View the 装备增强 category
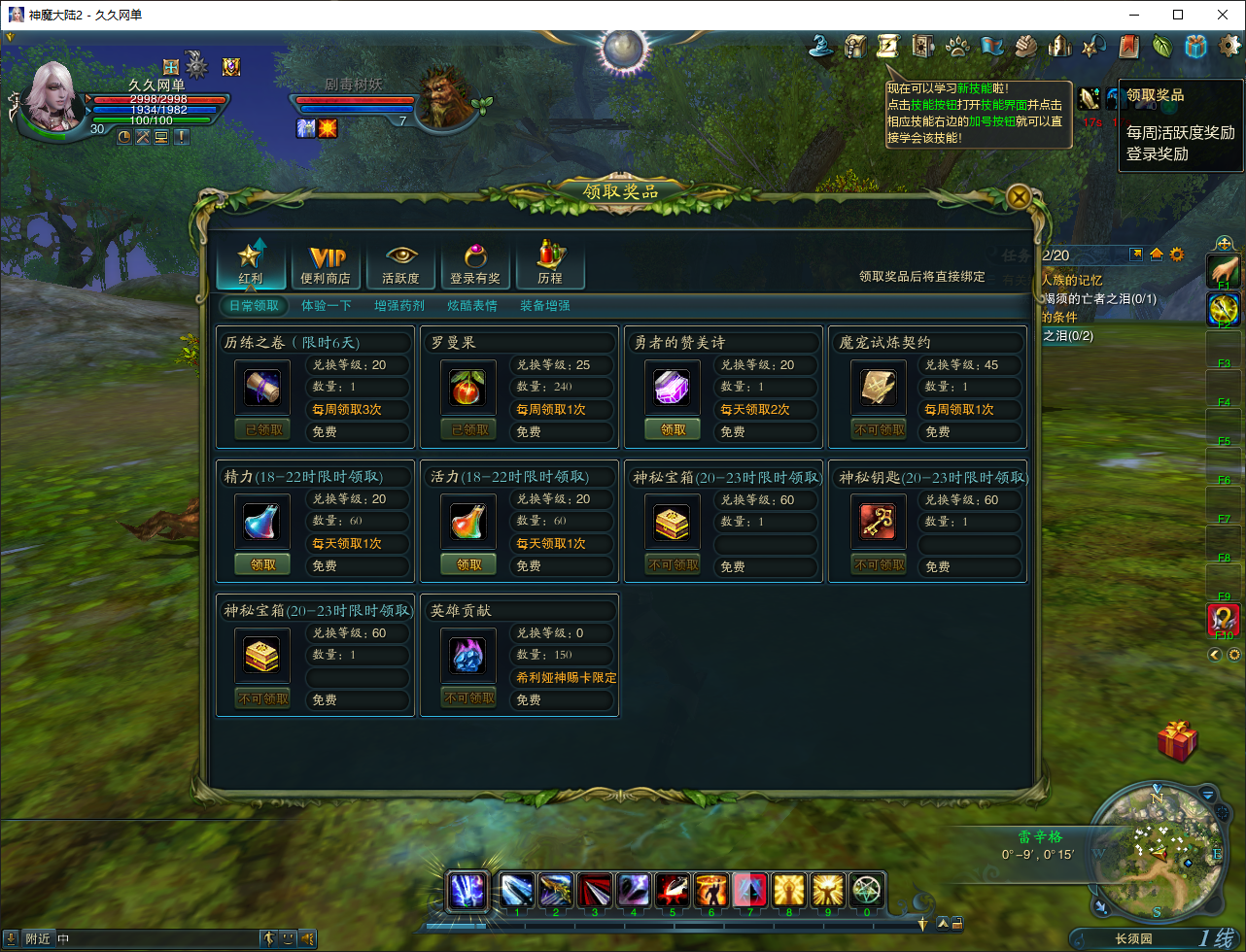This screenshot has width=1246, height=952. 545,305
